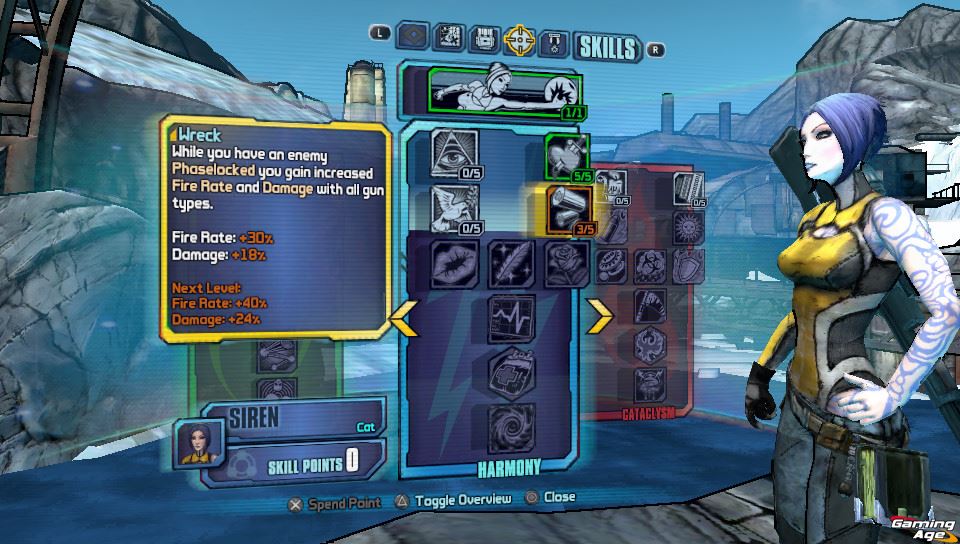Select the swirling vortex skill icon
This screenshot has width=960, height=544.
click(x=510, y=428)
